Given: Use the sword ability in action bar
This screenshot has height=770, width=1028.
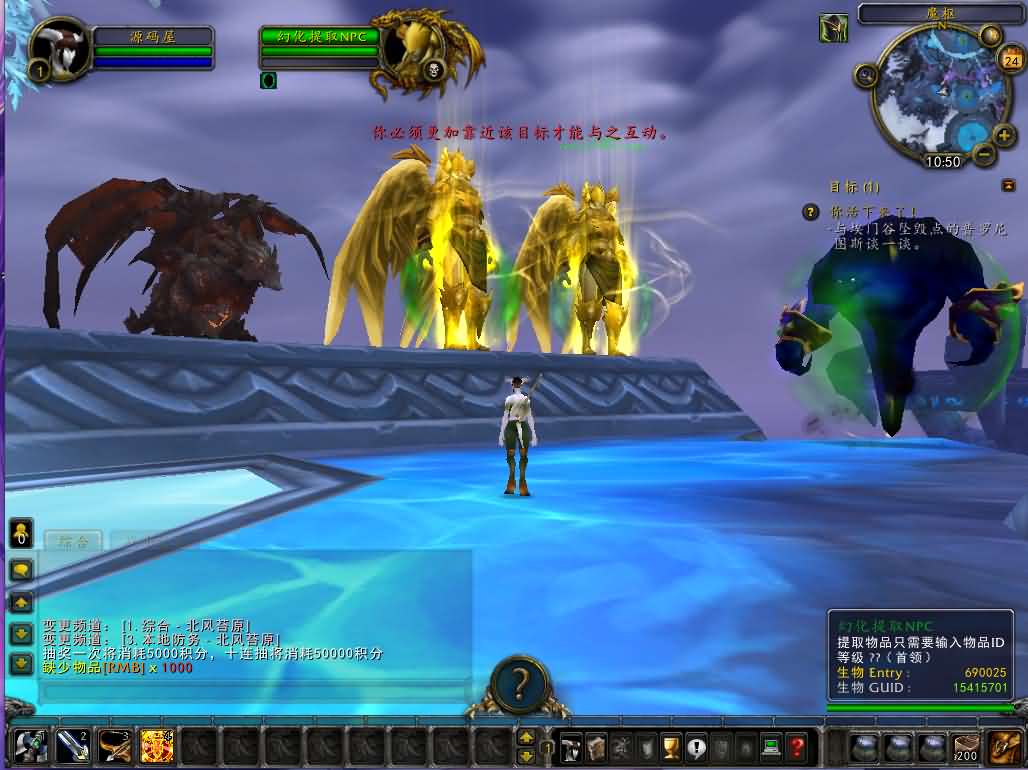Looking at the screenshot, I should [72, 745].
